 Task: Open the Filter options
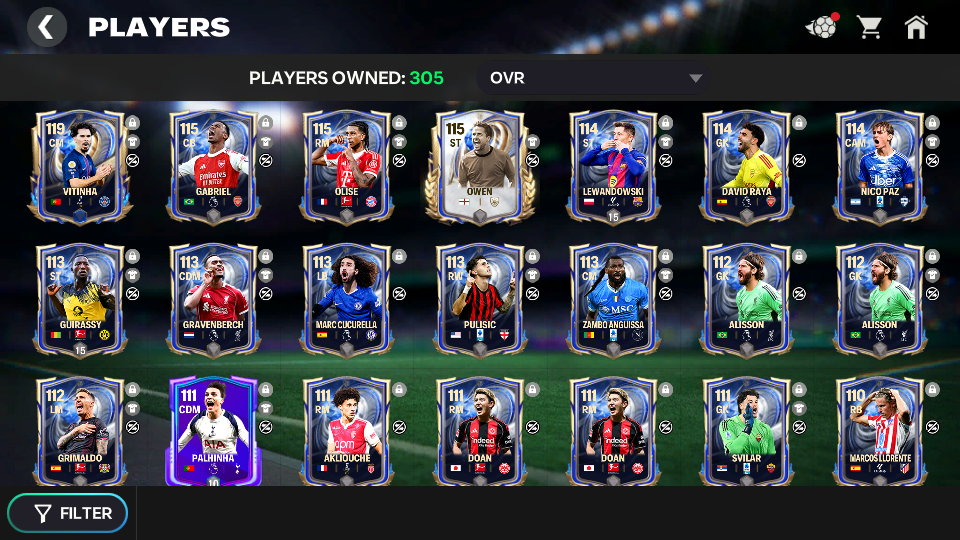pos(68,513)
